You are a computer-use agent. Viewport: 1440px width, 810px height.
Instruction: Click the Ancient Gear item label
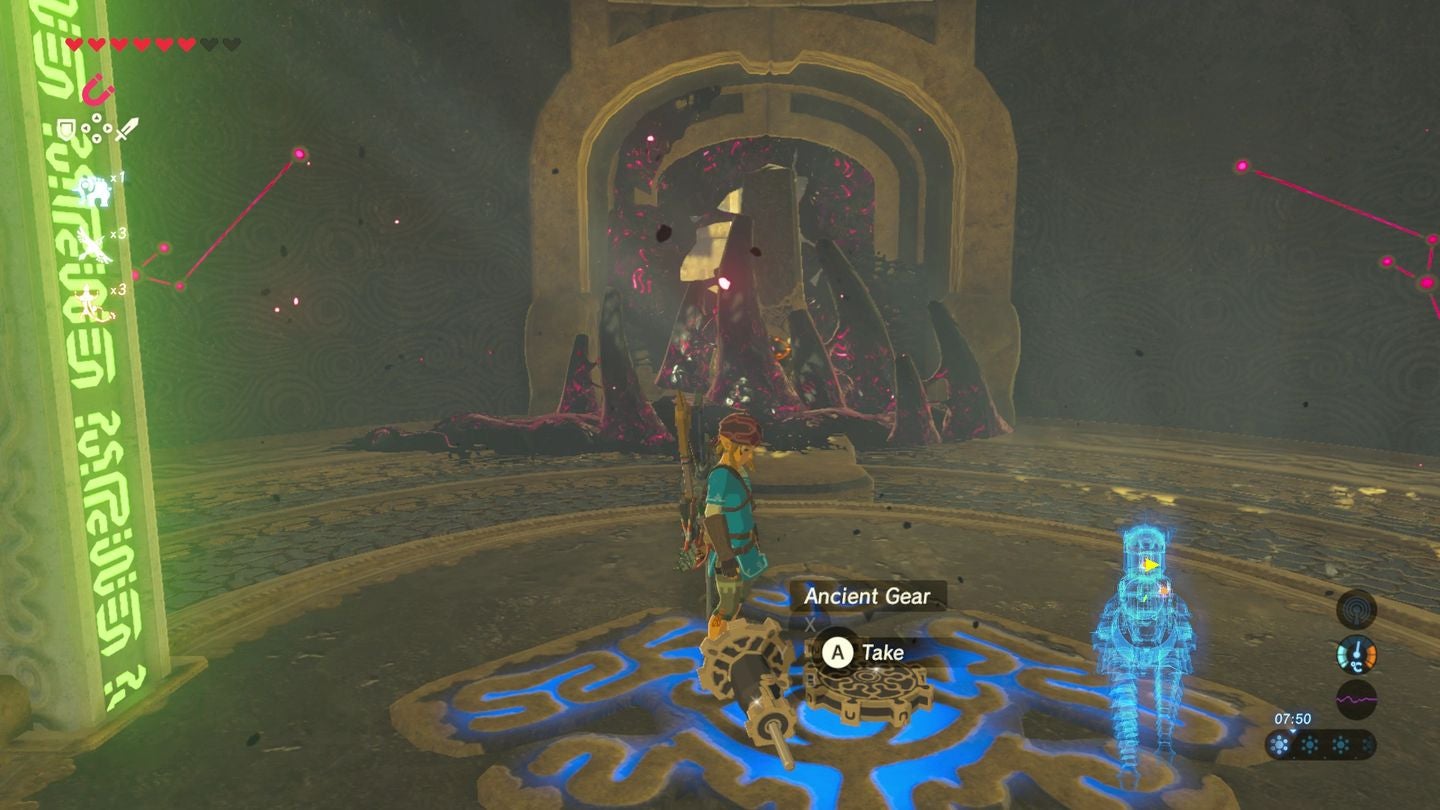[868, 596]
